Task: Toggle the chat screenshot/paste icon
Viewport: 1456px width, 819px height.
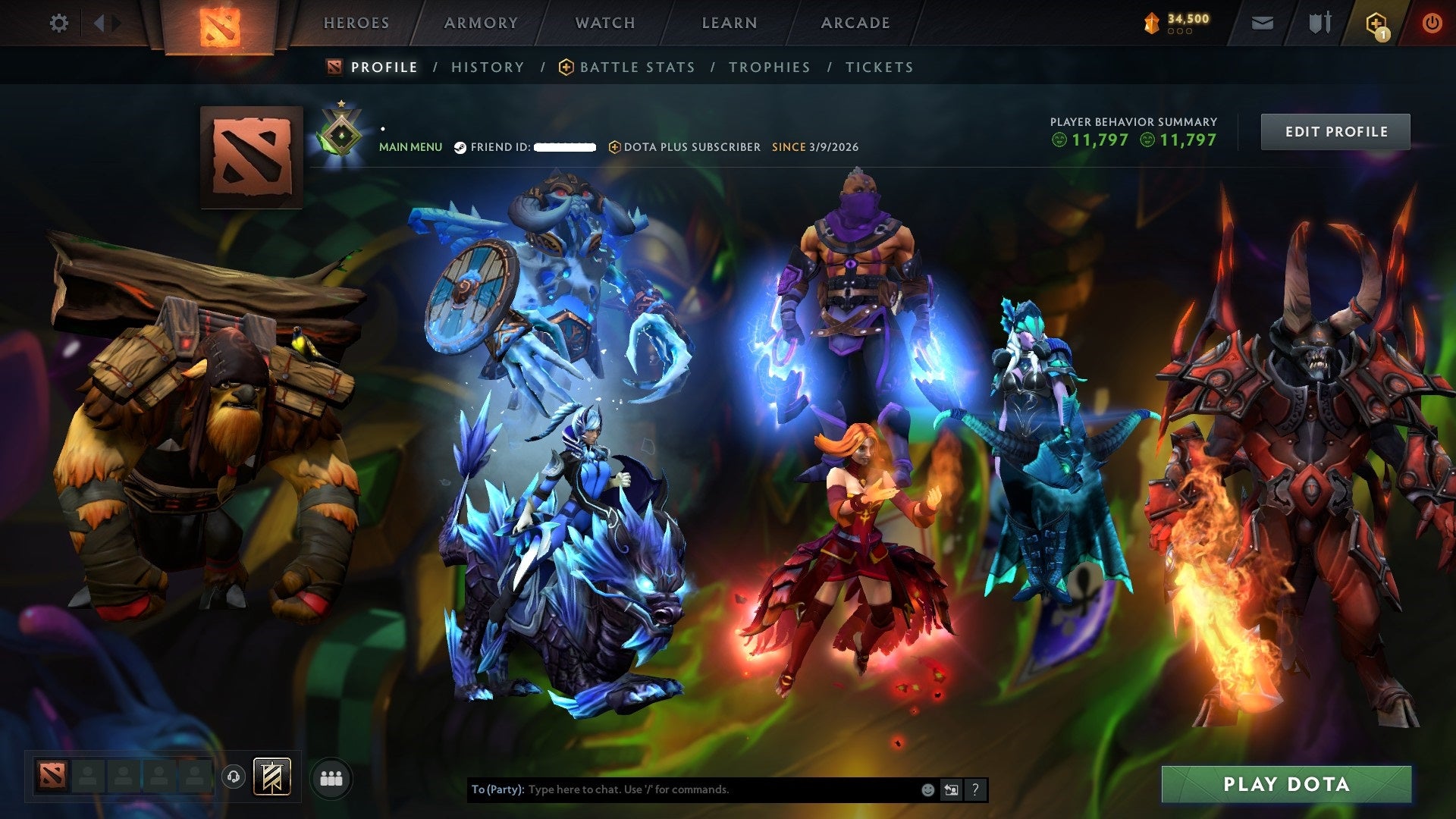Action: 950,789
